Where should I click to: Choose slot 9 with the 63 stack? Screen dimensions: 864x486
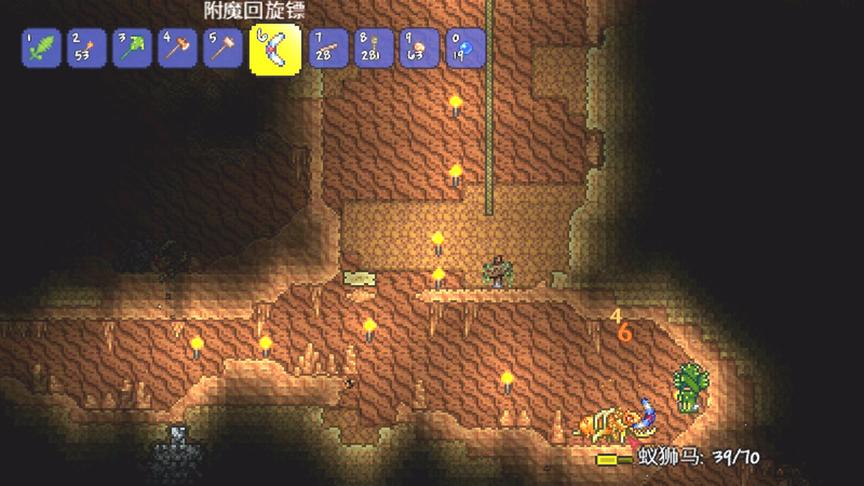pos(417,48)
